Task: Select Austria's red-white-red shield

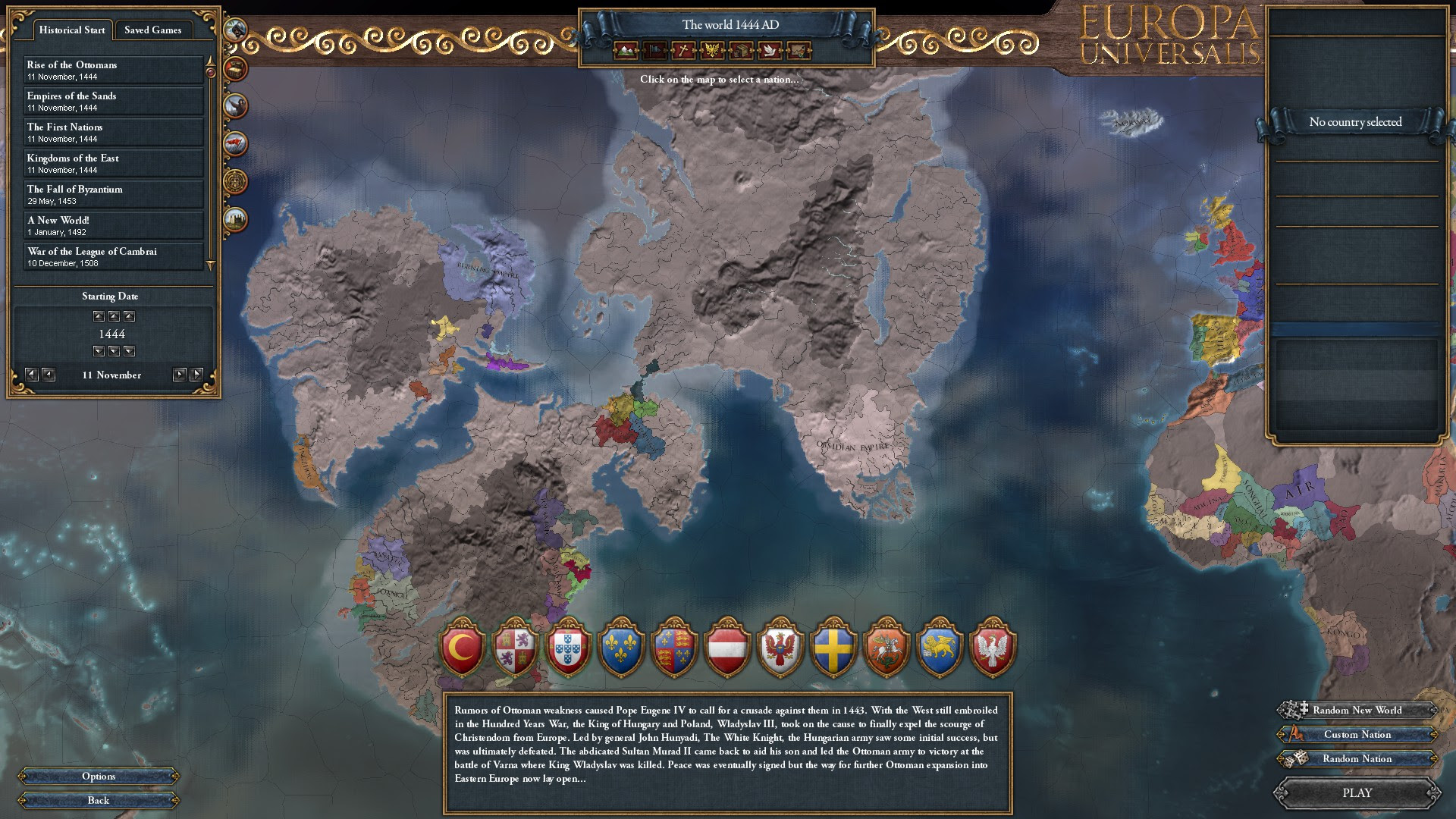Action: 727,649
